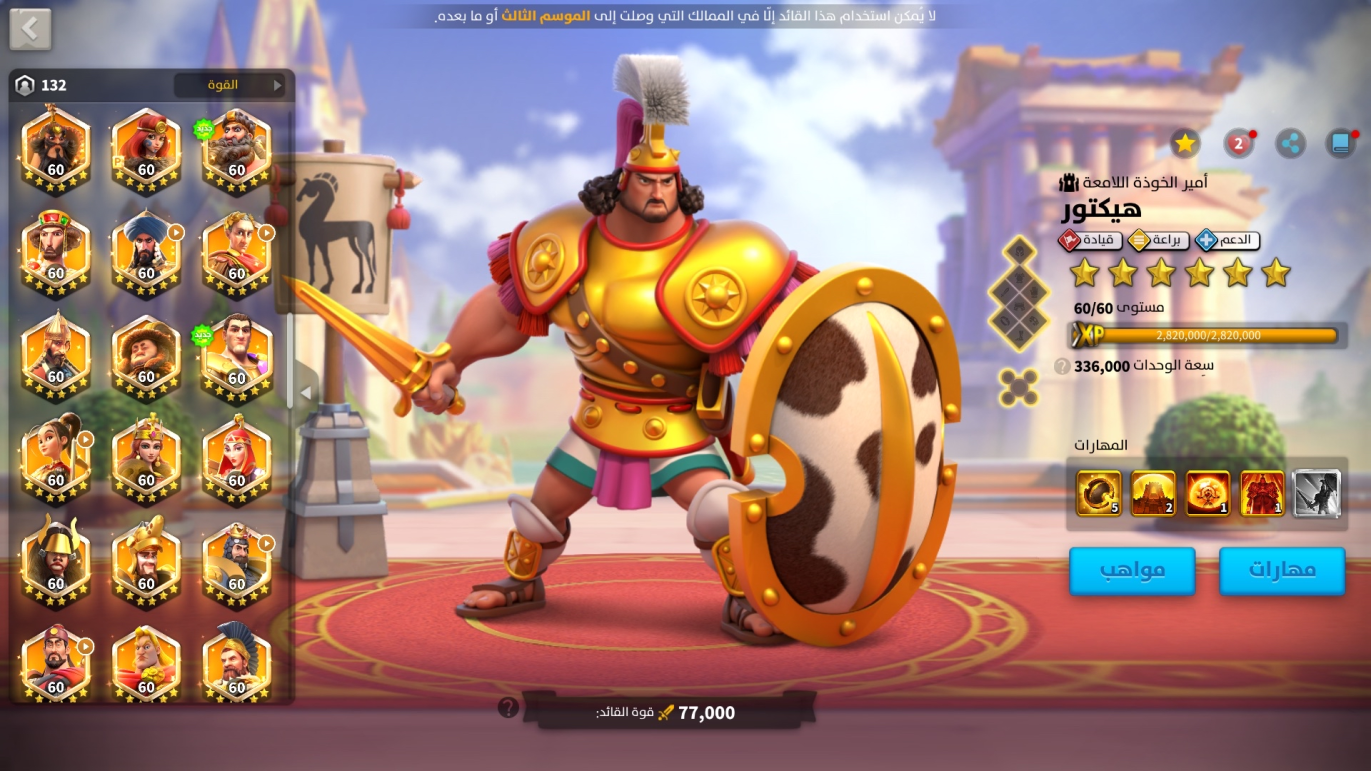Select the shield skill with level 5
The height and width of the screenshot is (771, 1371).
[x=1098, y=493]
